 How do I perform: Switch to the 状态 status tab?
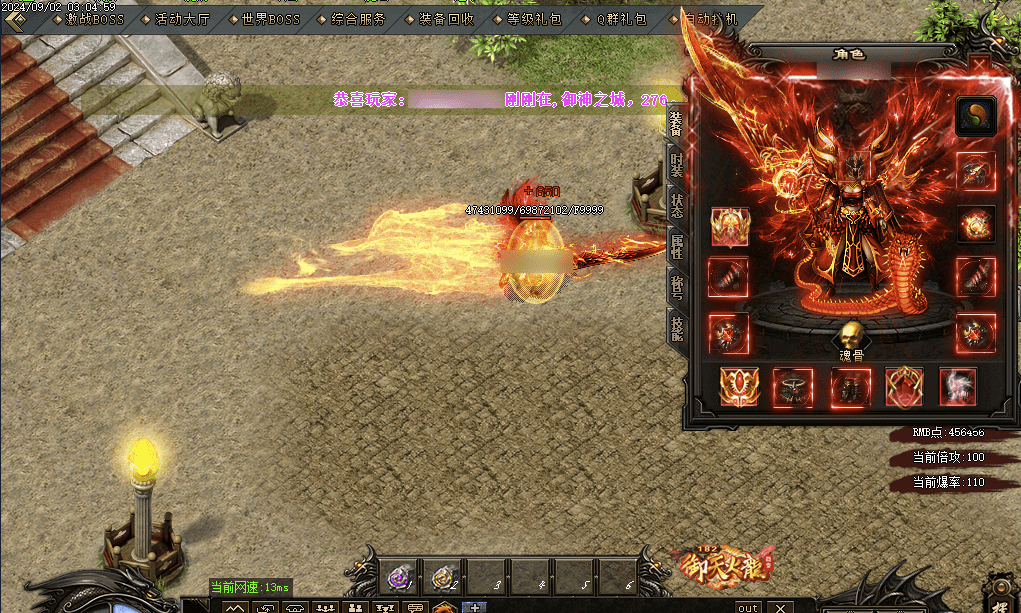click(676, 206)
